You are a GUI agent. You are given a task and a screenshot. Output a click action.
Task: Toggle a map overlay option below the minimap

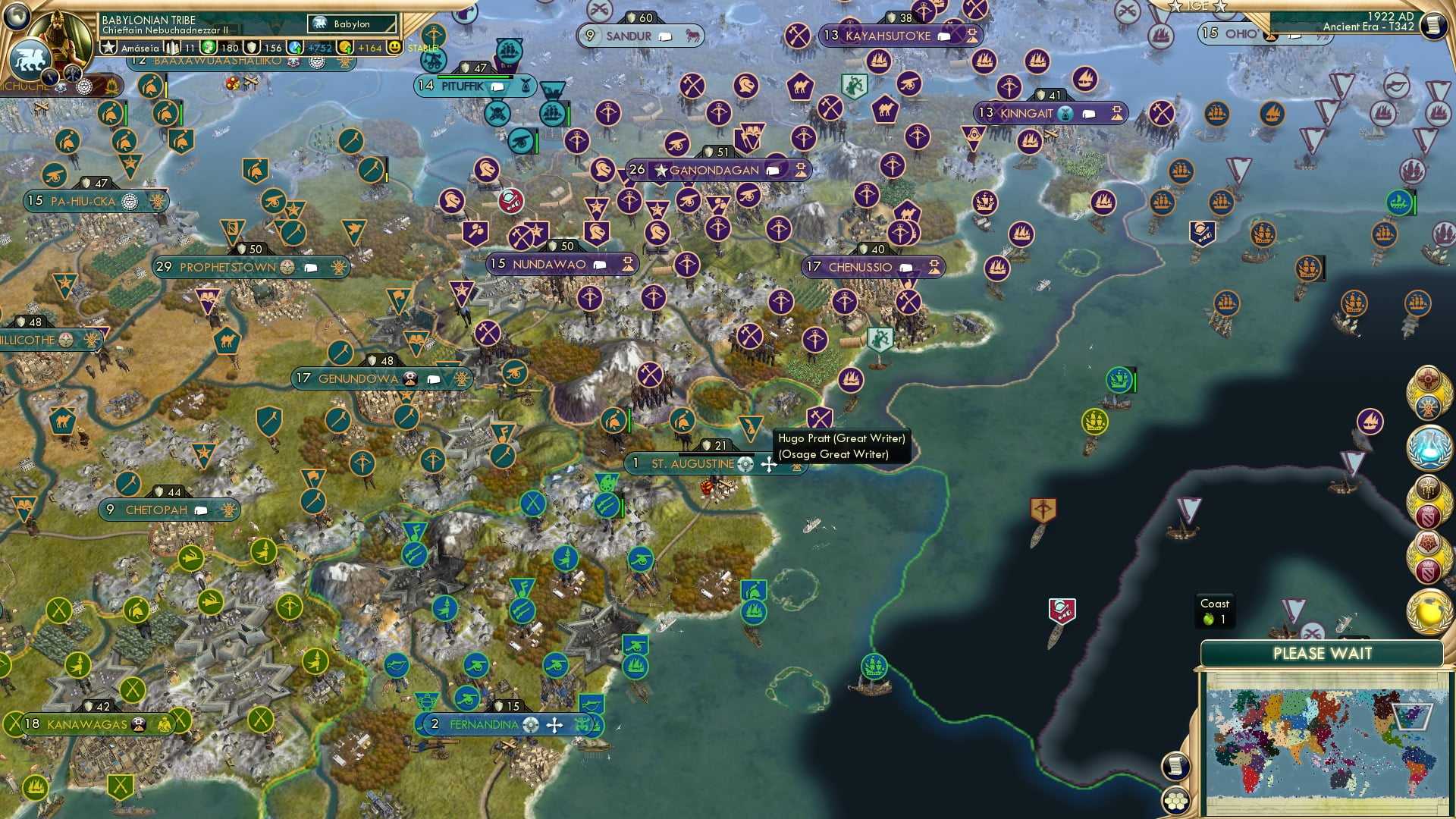1176,801
